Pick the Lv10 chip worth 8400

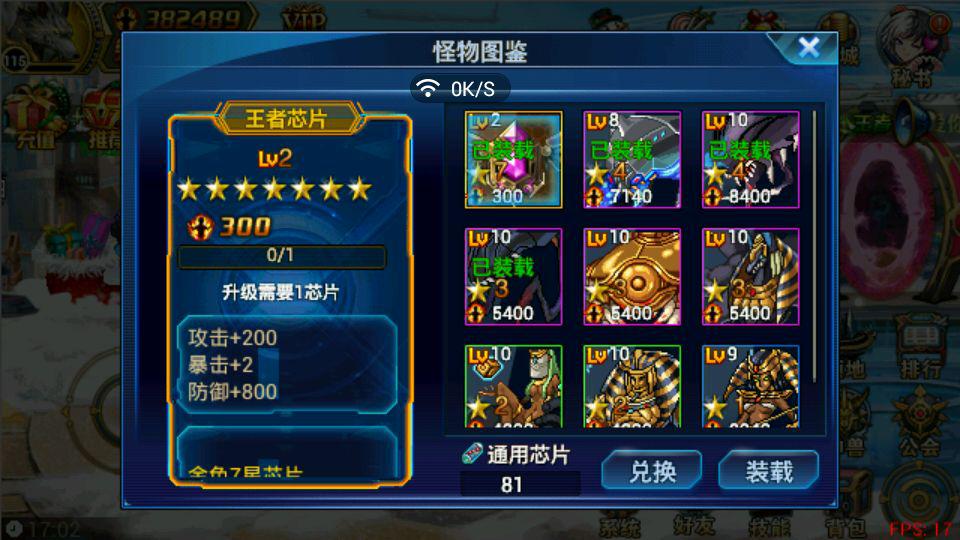(x=750, y=159)
